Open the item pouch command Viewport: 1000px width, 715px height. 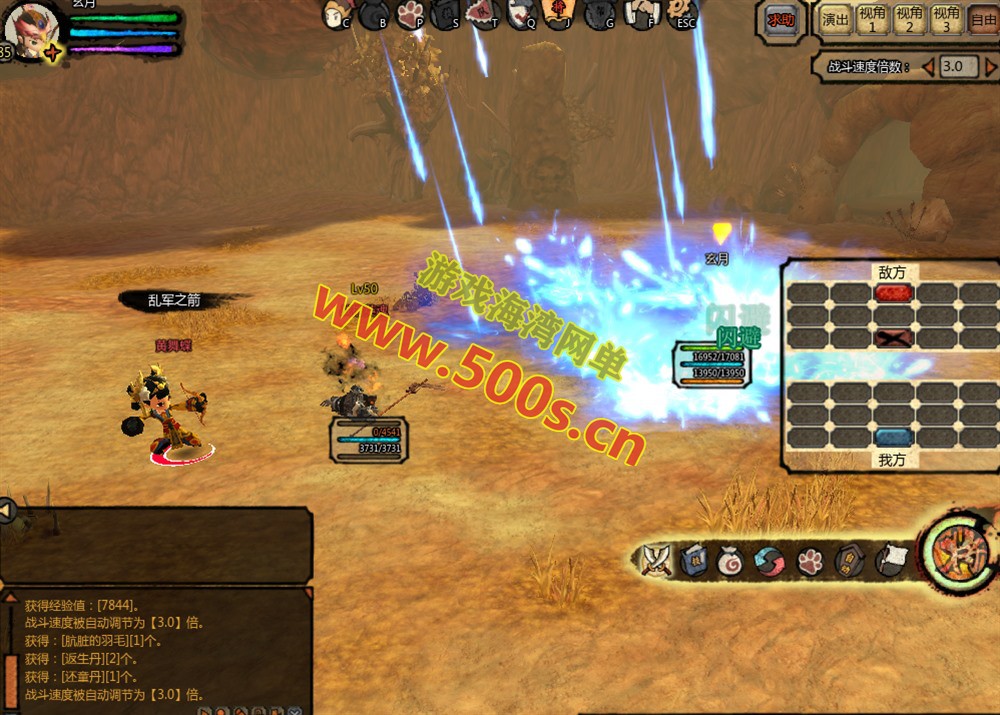pos(731,561)
